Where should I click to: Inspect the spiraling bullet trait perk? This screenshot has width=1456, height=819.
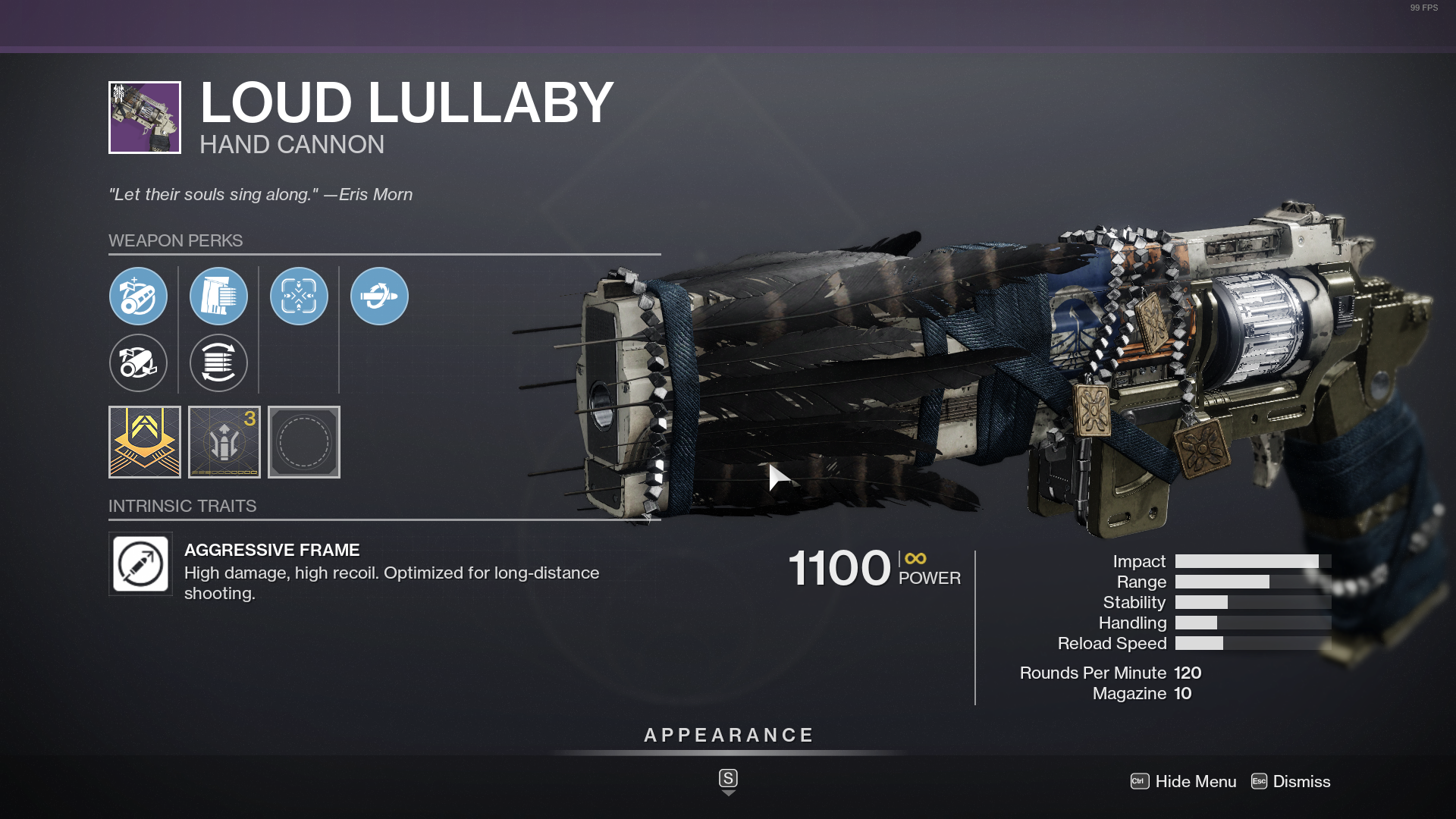point(379,297)
